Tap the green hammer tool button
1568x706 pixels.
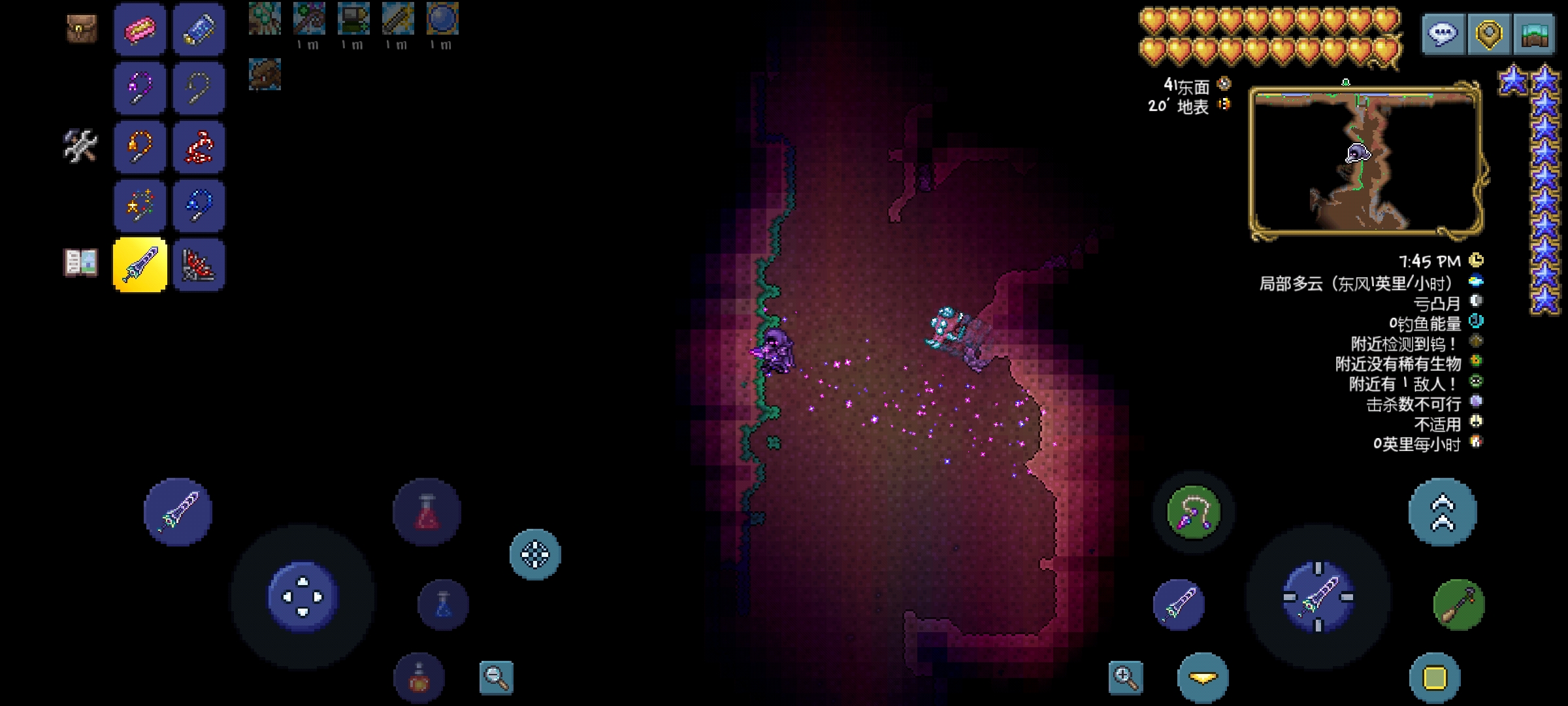(x=1459, y=605)
